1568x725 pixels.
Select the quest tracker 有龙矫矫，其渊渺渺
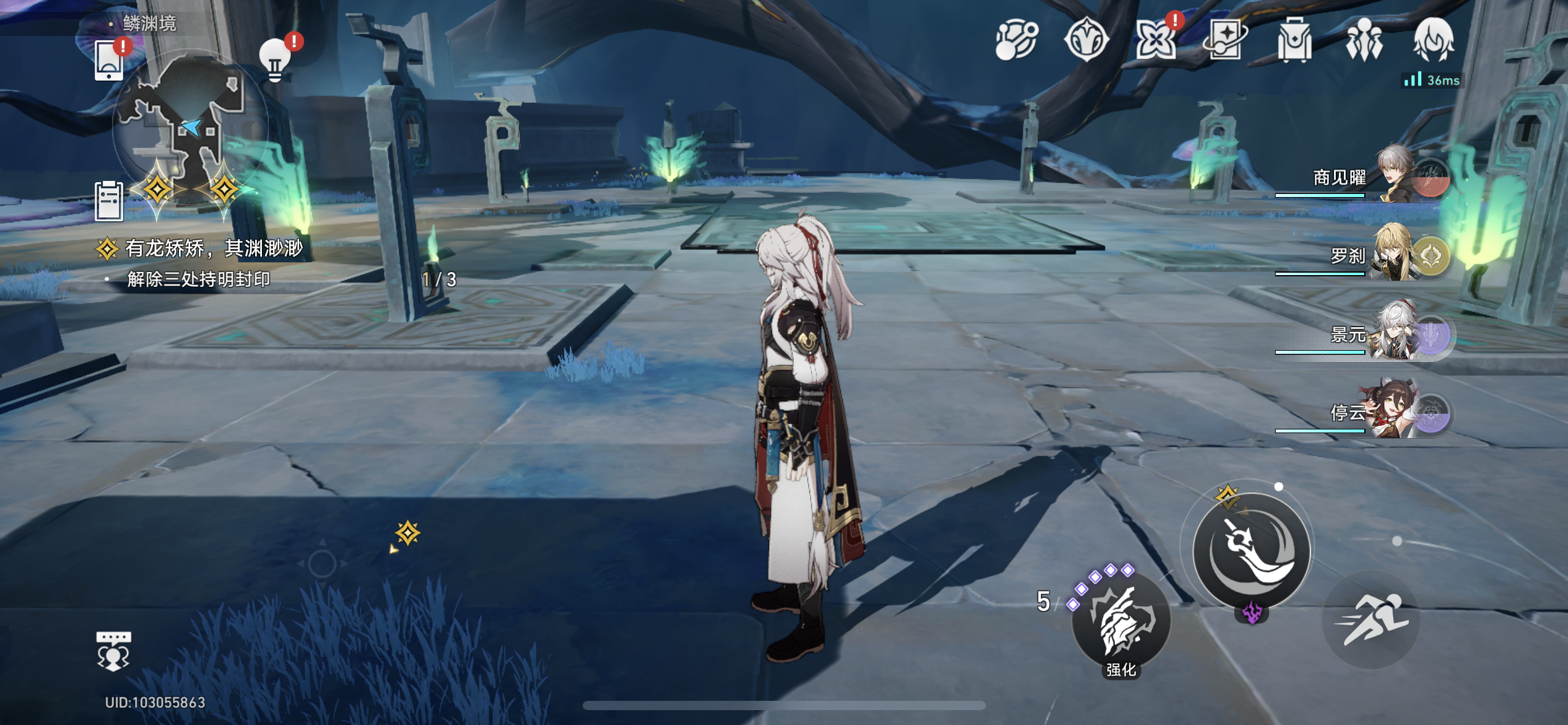pos(214,248)
